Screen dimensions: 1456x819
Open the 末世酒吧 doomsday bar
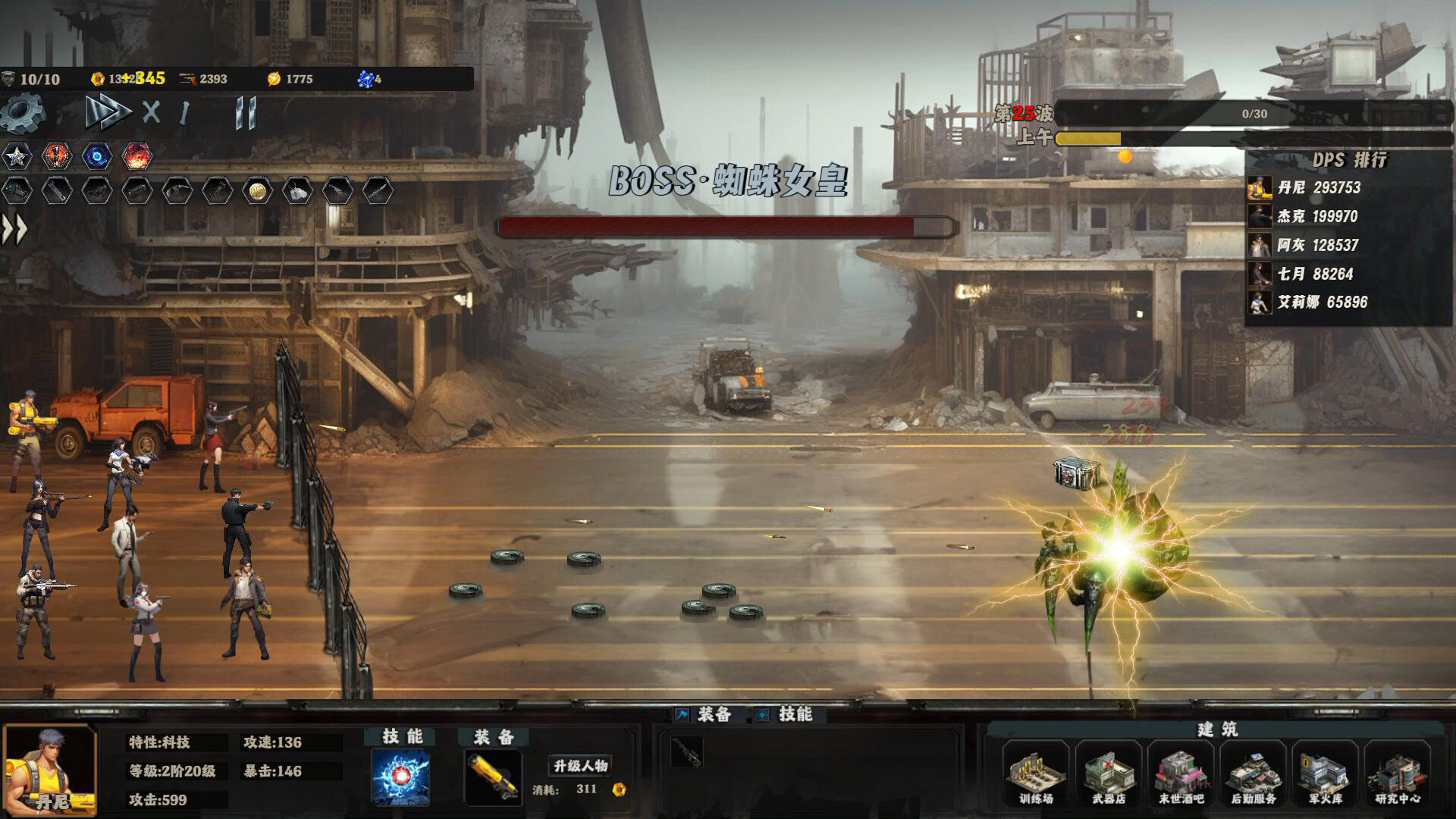pos(1181,775)
